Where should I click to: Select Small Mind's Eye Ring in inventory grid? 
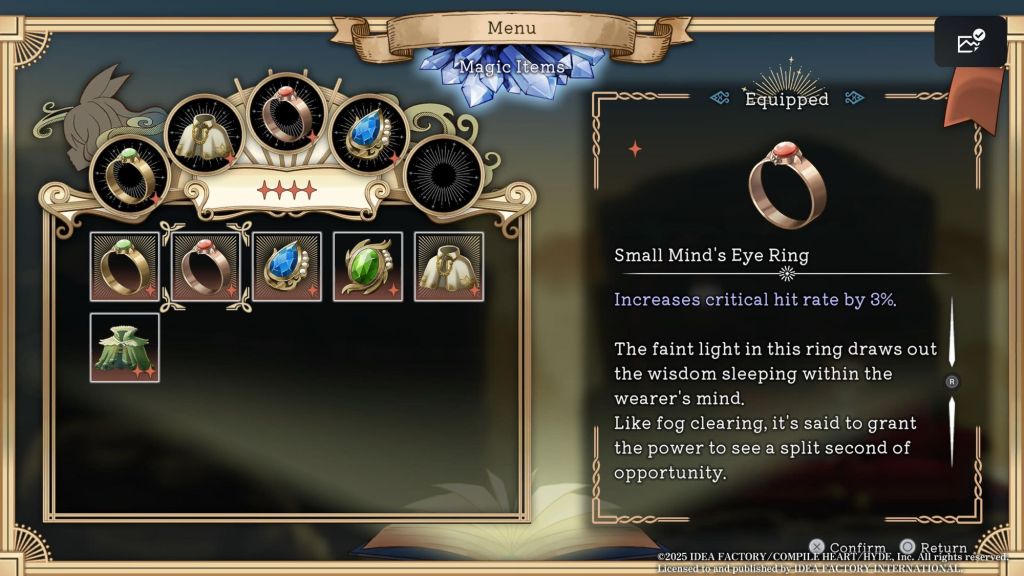206,267
